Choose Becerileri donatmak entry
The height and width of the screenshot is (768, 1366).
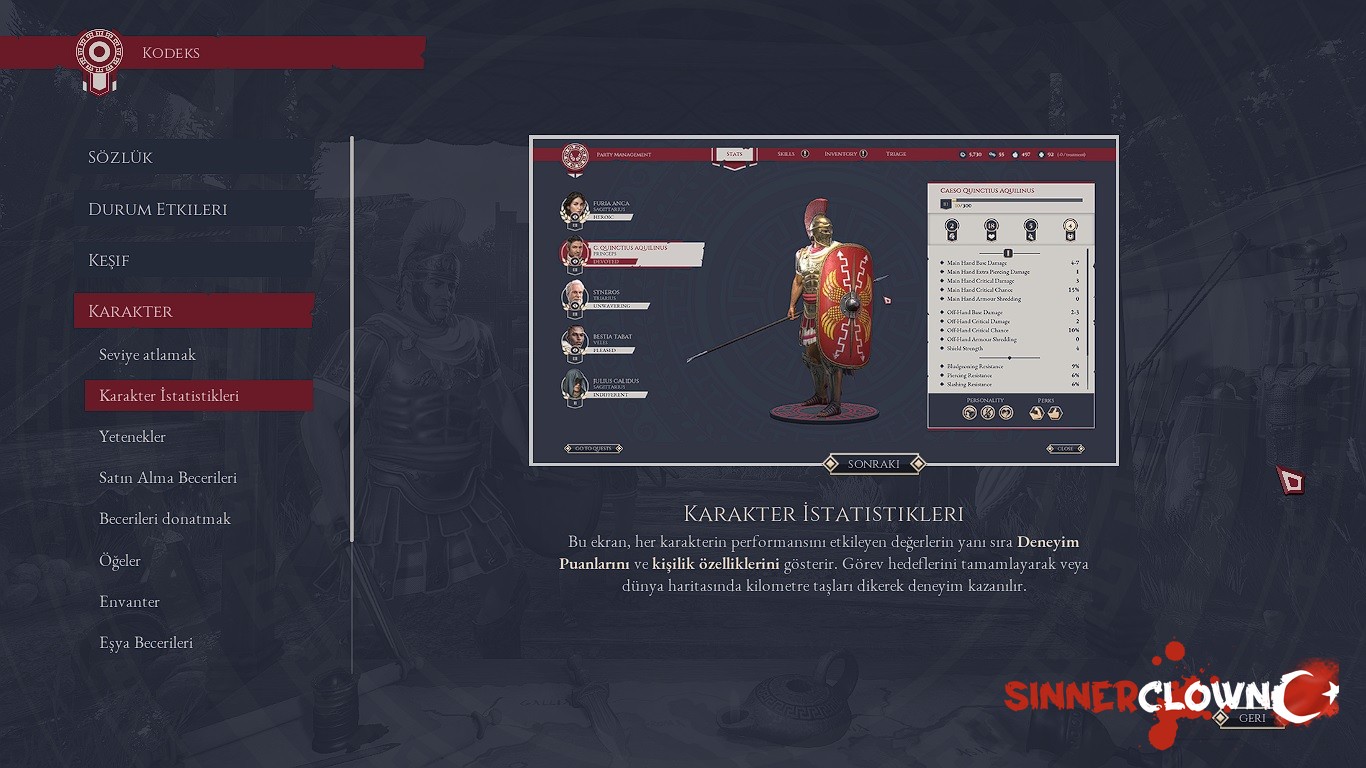click(165, 519)
